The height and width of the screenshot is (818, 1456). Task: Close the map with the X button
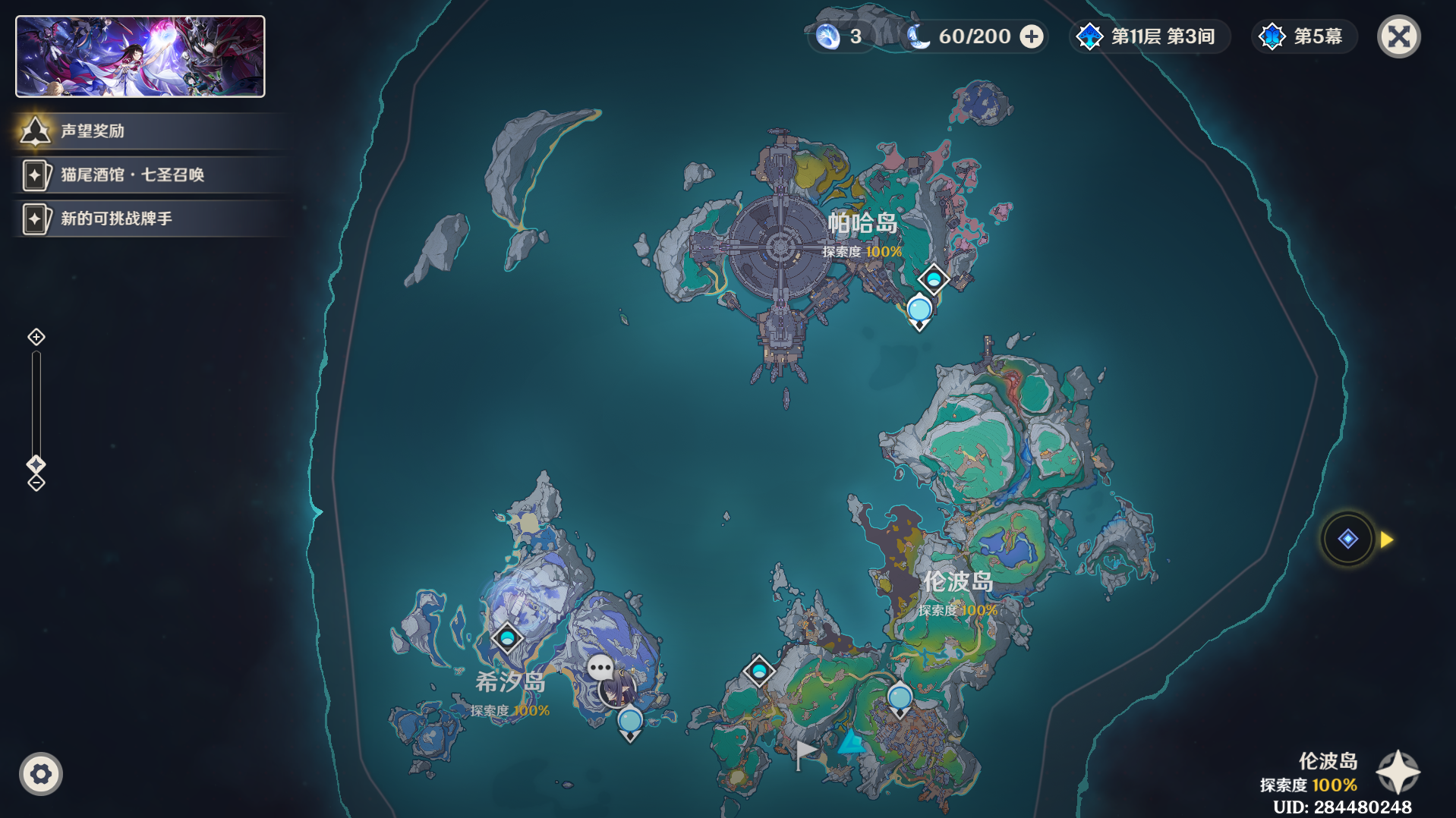pos(1398,36)
